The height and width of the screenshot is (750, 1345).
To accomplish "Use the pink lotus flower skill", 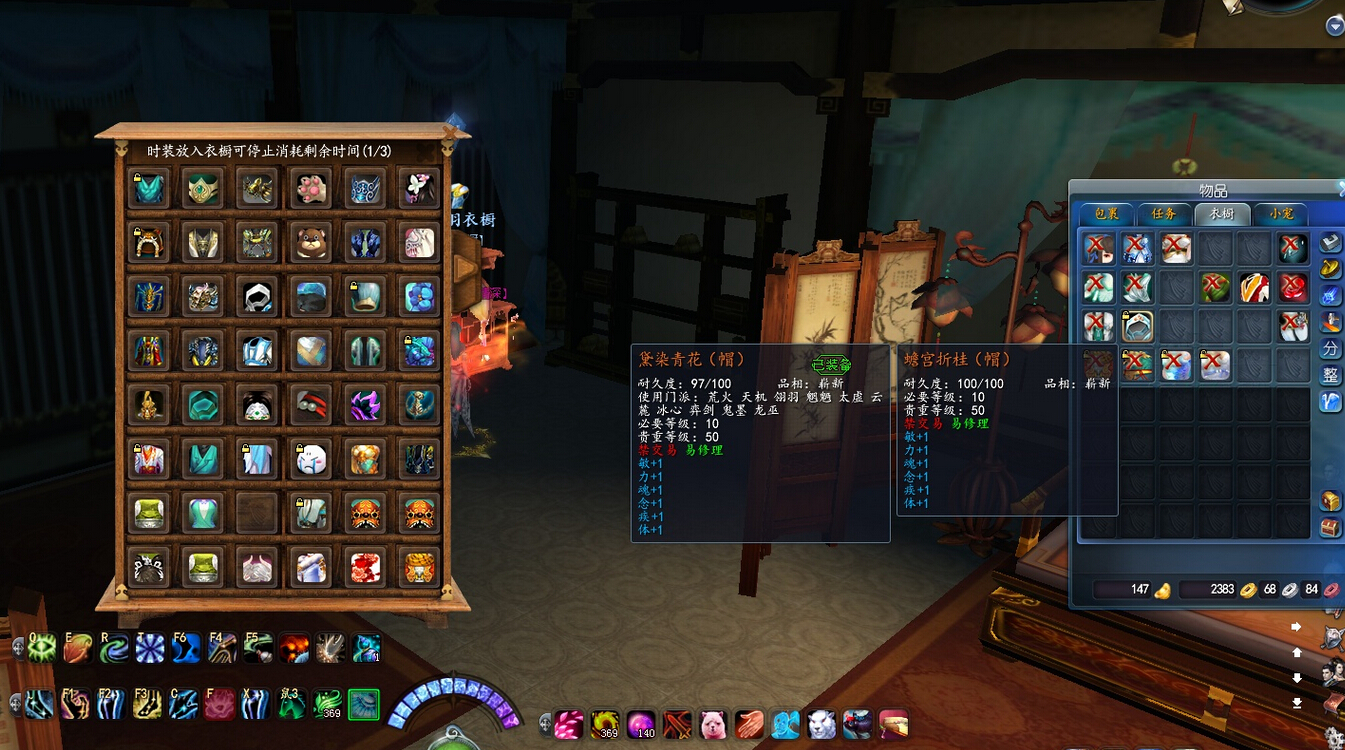I will click(219, 704).
